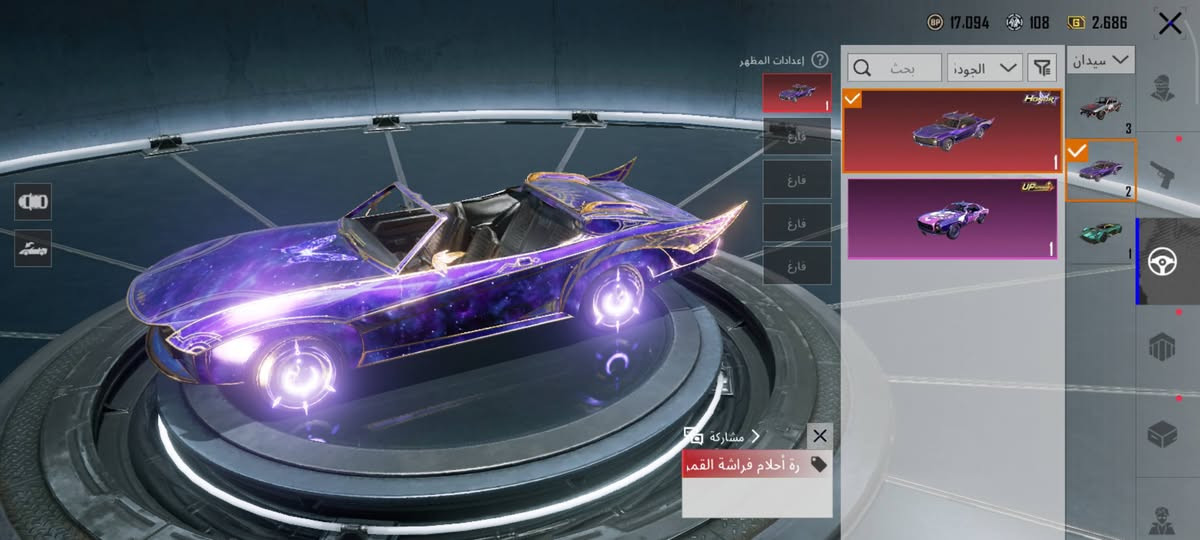Viewport: 1200px width, 540px height.
Task: Share the vehicle via مشاركة button
Action: point(722,436)
